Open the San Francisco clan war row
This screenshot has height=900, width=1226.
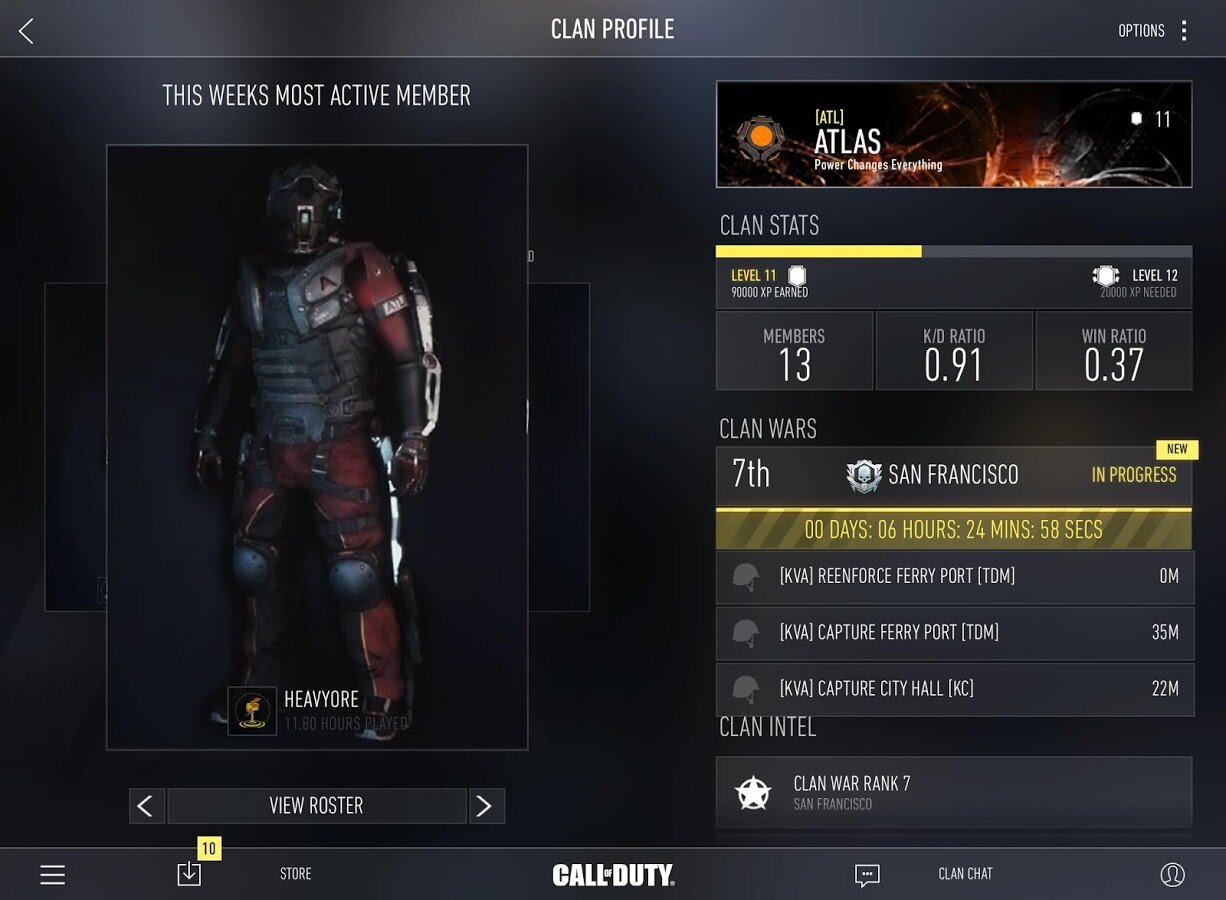point(953,475)
